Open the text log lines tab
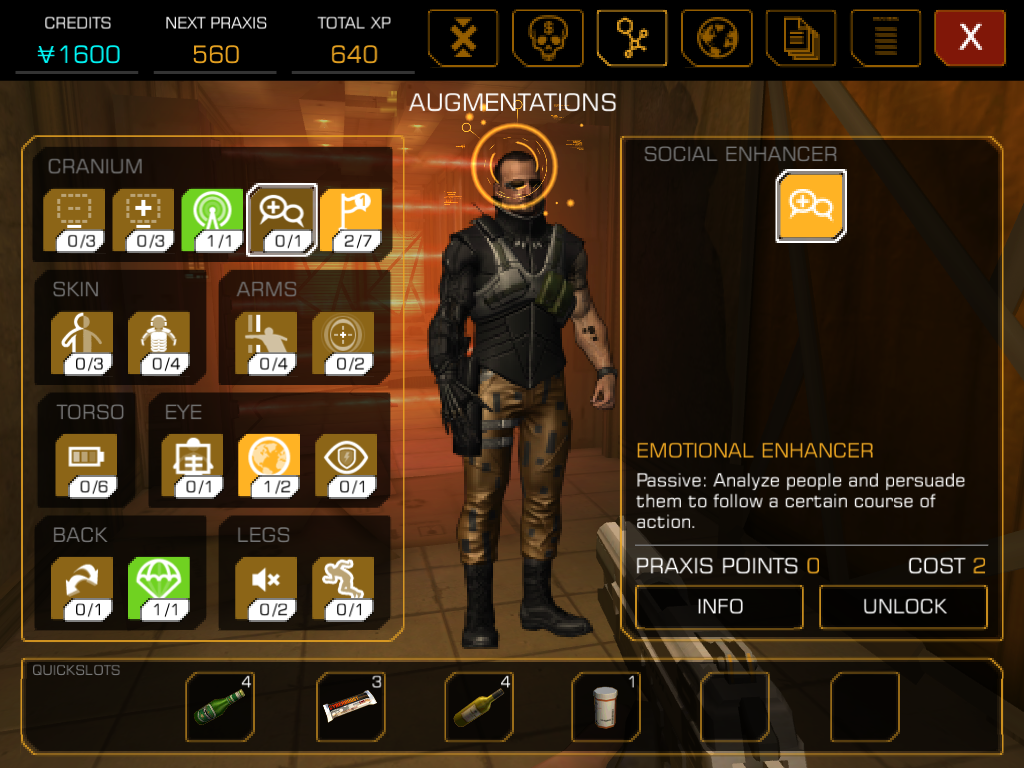Image resolution: width=1024 pixels, height=768 pixels. pyautogui.click(x=885, y=38)
